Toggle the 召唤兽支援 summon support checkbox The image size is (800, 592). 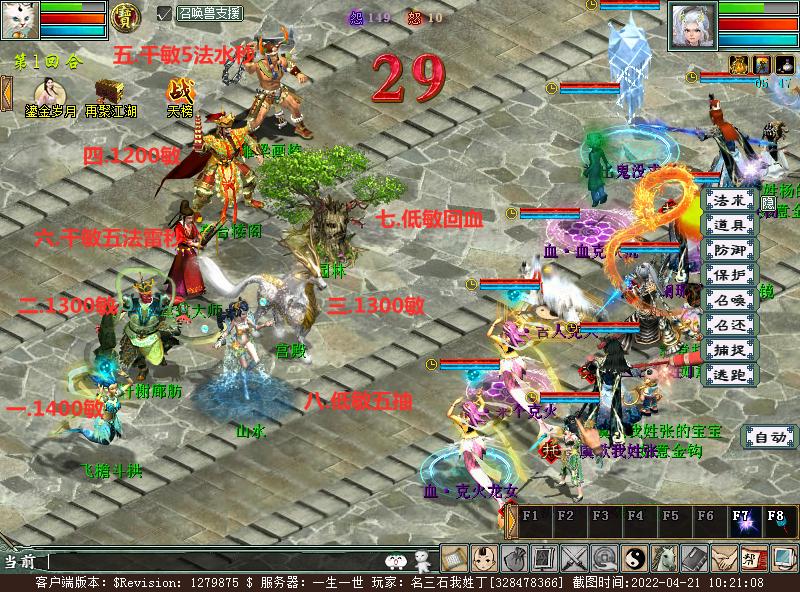165,13
